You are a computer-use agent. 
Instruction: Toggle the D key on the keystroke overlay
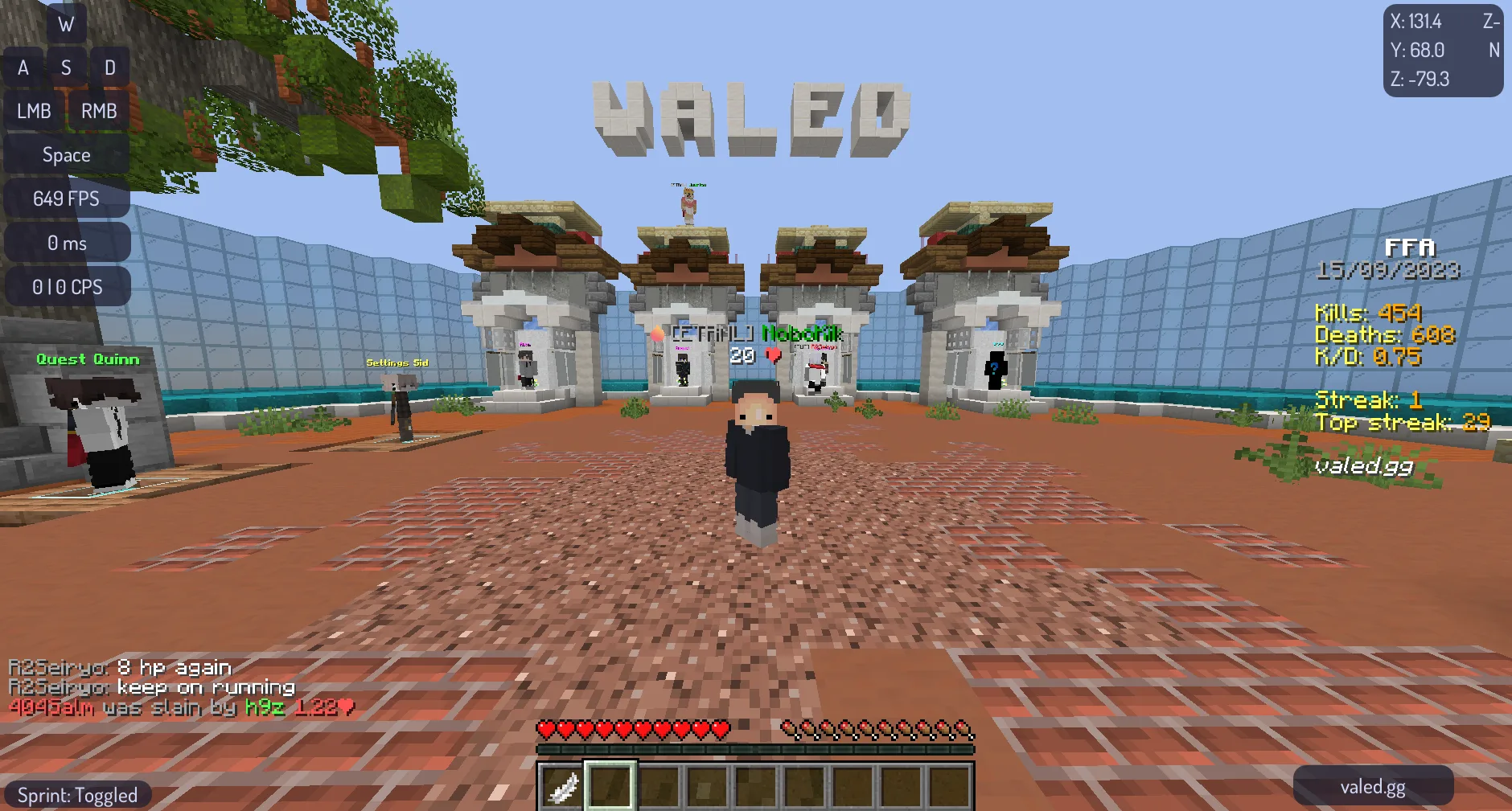point(110,67)
